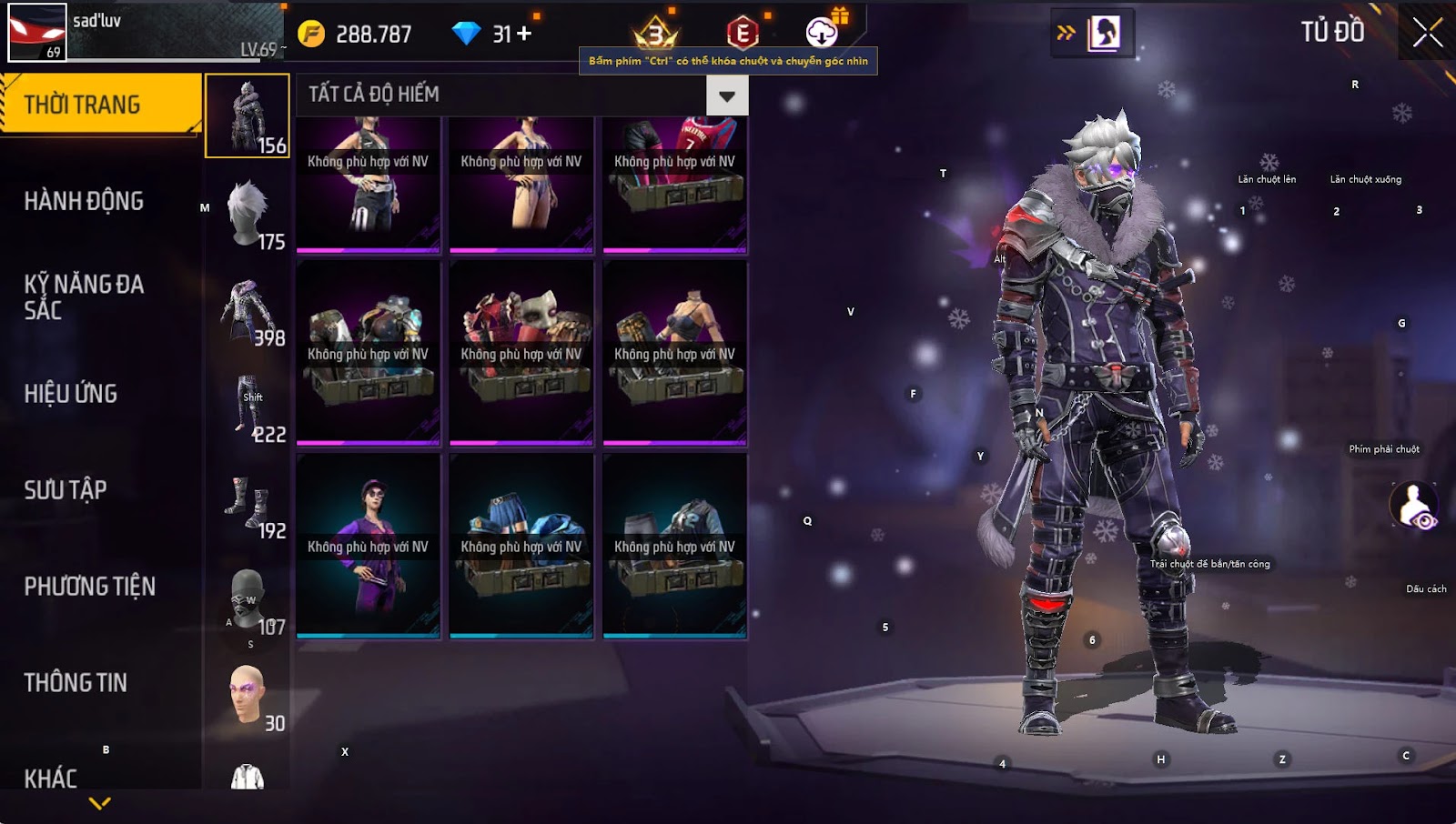1456x824 pixels.
Task: Open the player profile avatar sad'luv
Action: [37, 33]
